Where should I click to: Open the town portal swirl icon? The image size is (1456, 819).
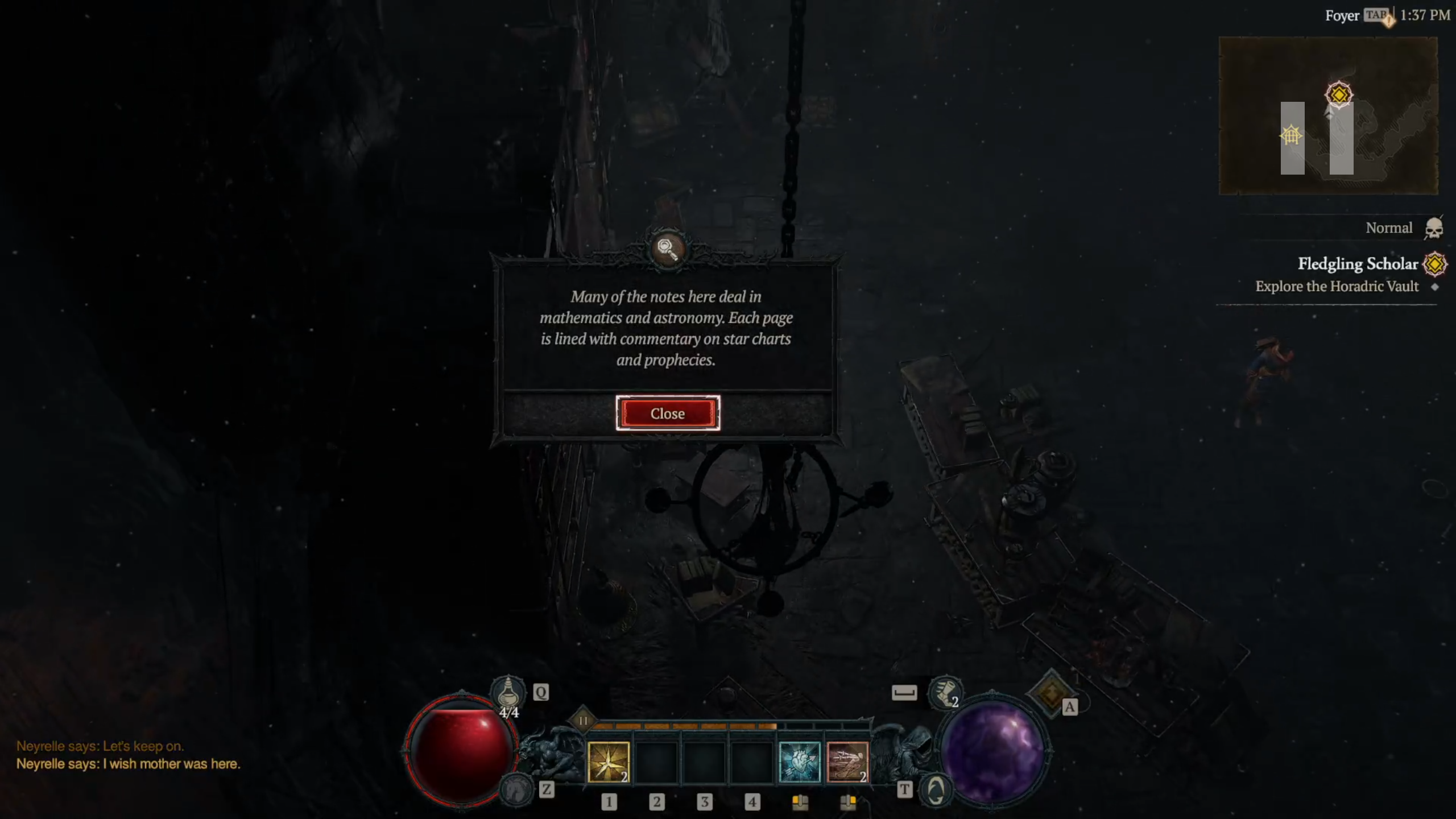click(x=936, y=789)
